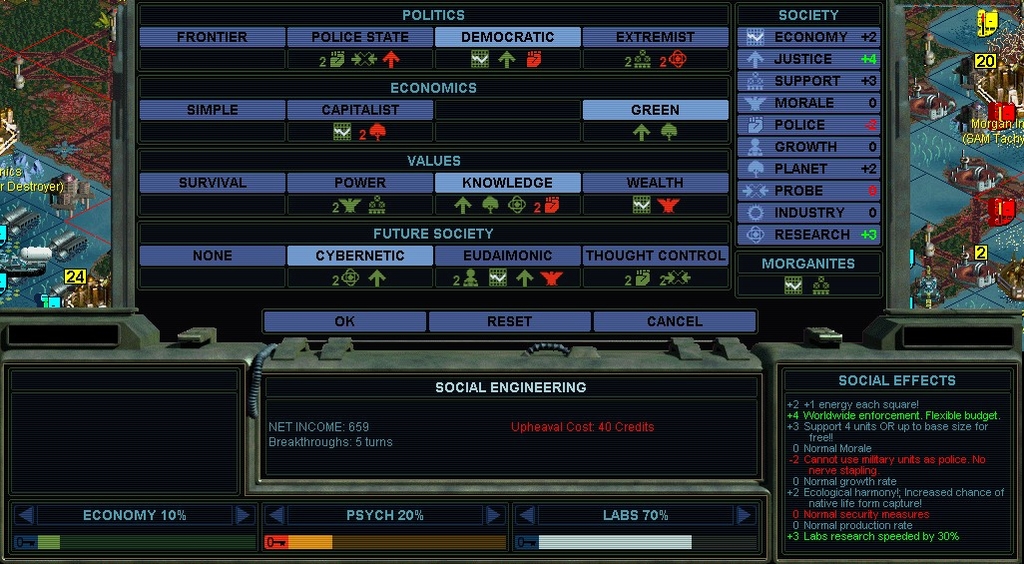Confirm changes with the OK button
The height and width of the screenshot is (564, 1024).
coord(344,321)
